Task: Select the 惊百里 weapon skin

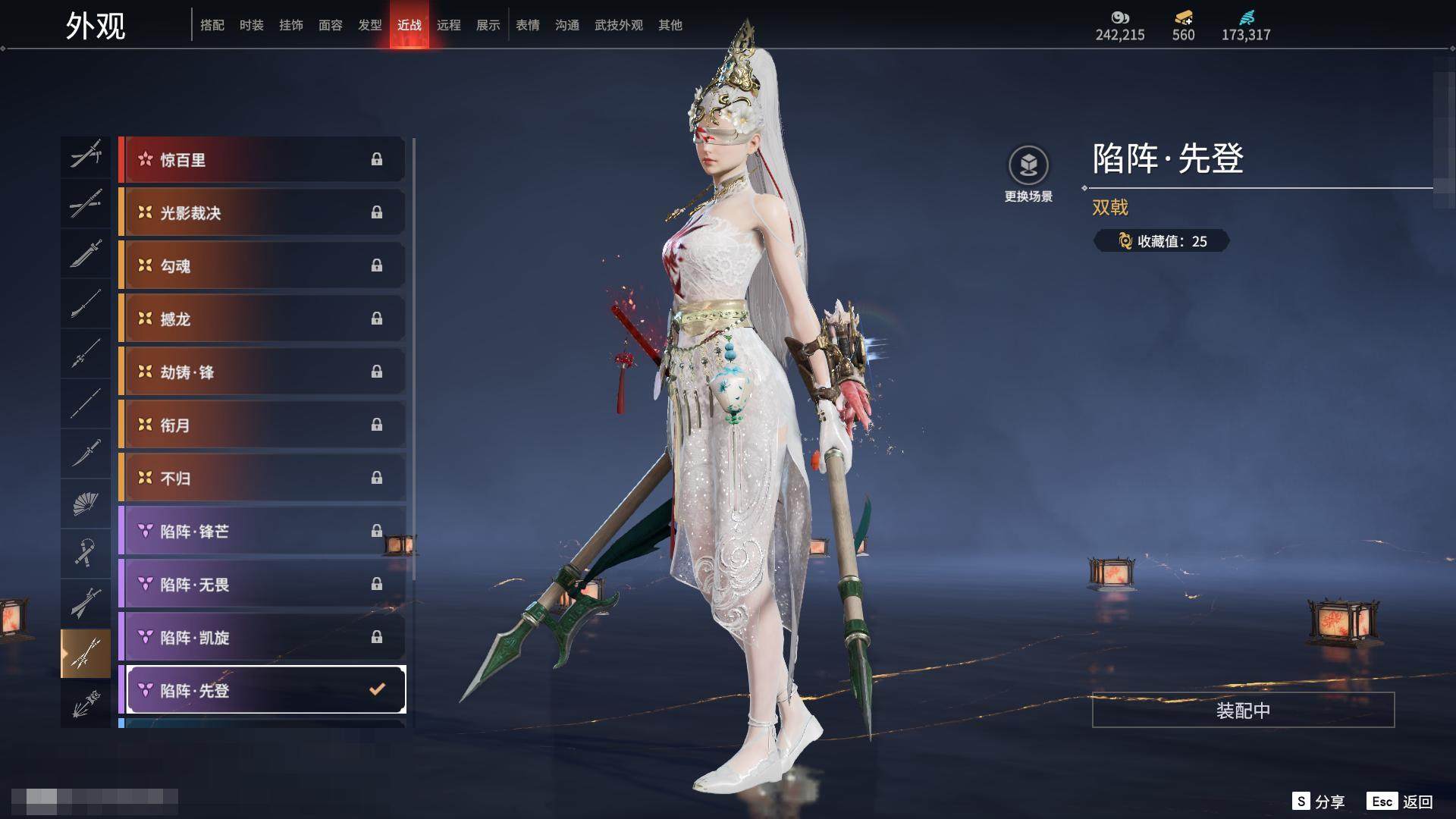Action: point(262,160)
